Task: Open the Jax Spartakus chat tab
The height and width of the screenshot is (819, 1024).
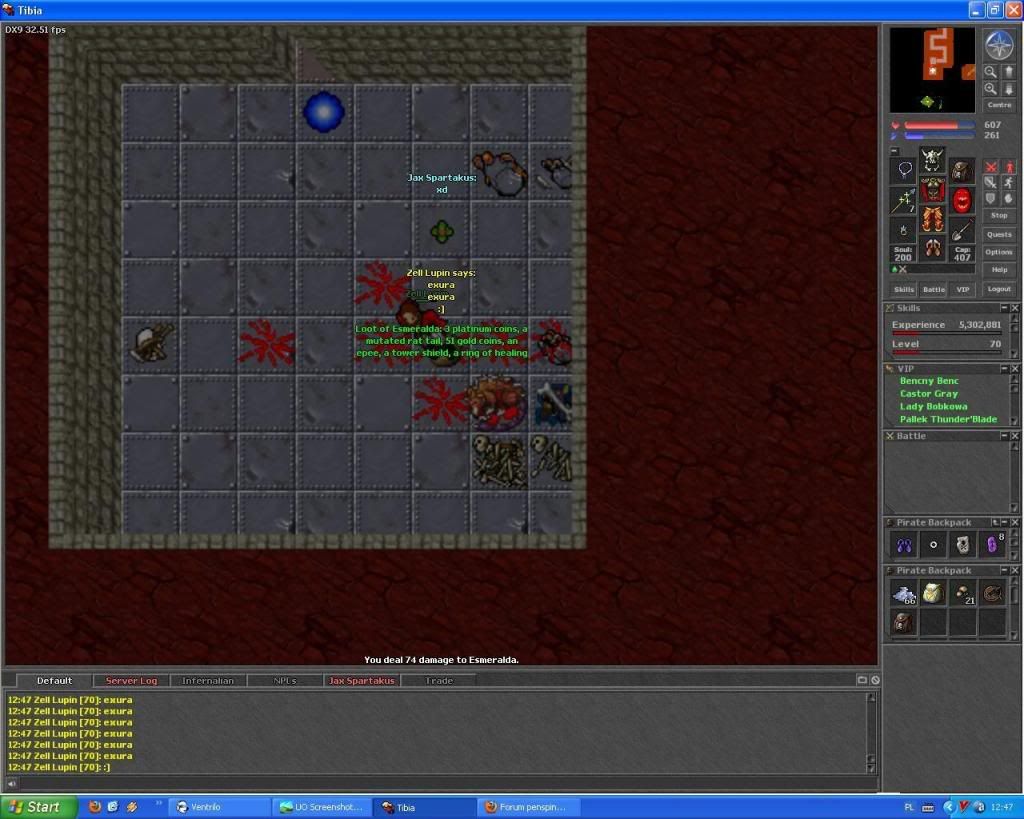Action: [x=361, y=681]
